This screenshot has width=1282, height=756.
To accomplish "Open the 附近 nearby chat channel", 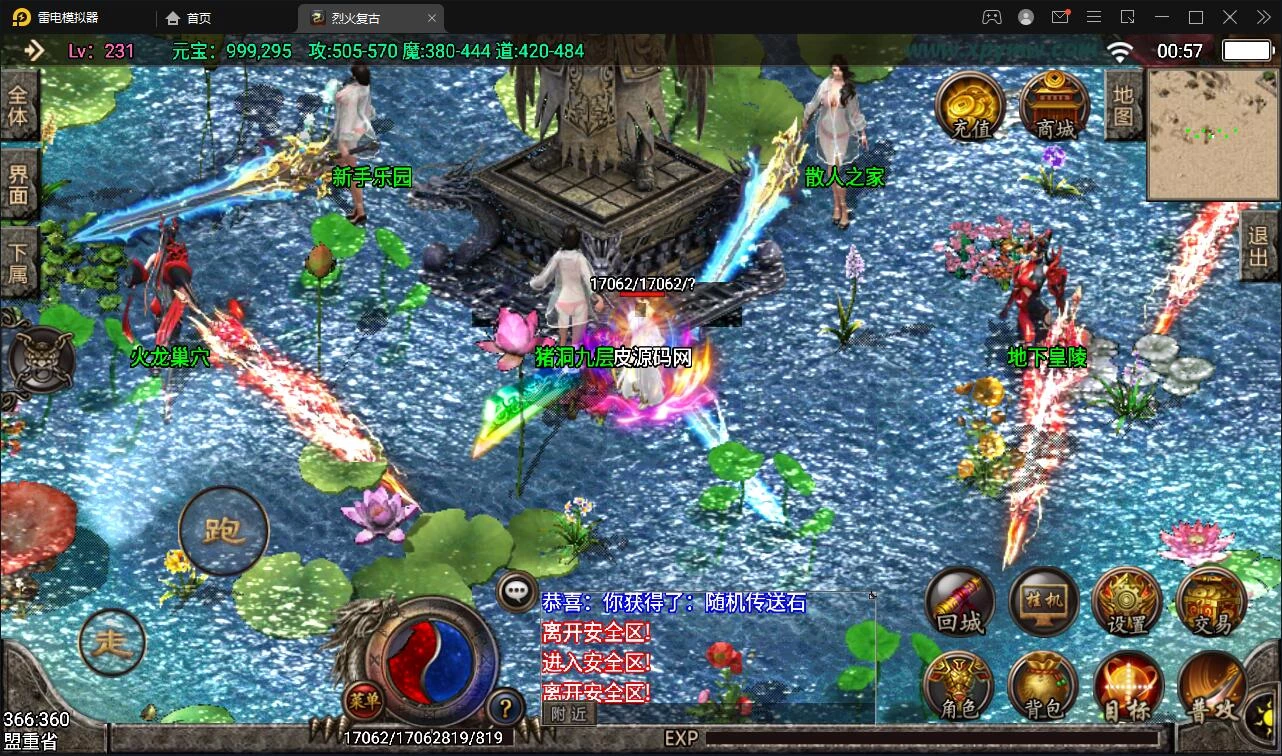I will coord(569,713).
